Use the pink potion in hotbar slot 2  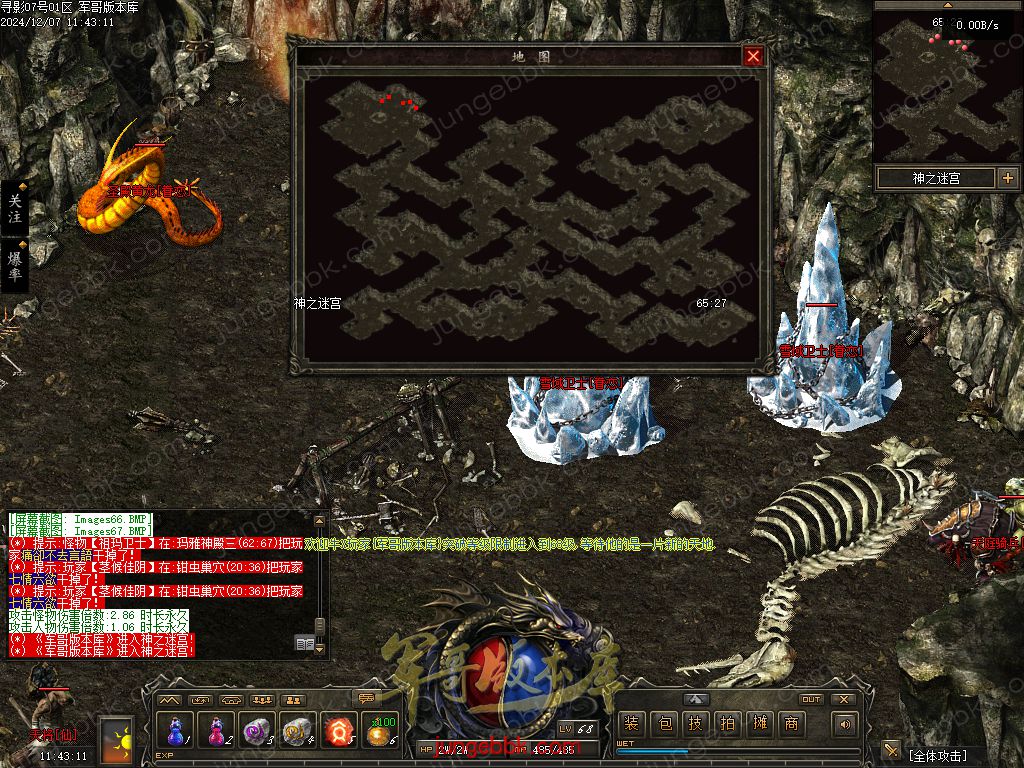(x=217, y=731)
